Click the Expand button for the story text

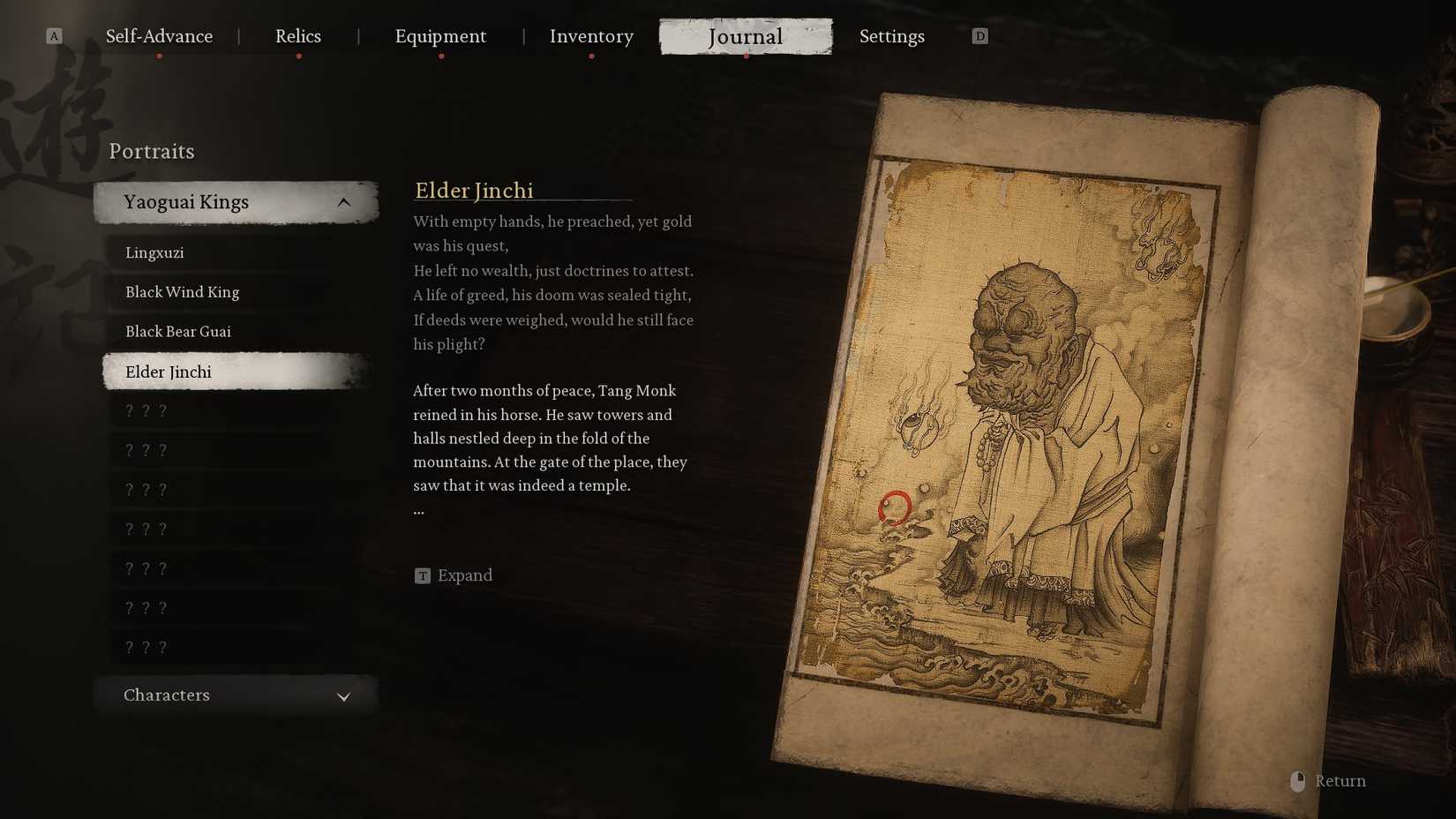tap(454, 575)
